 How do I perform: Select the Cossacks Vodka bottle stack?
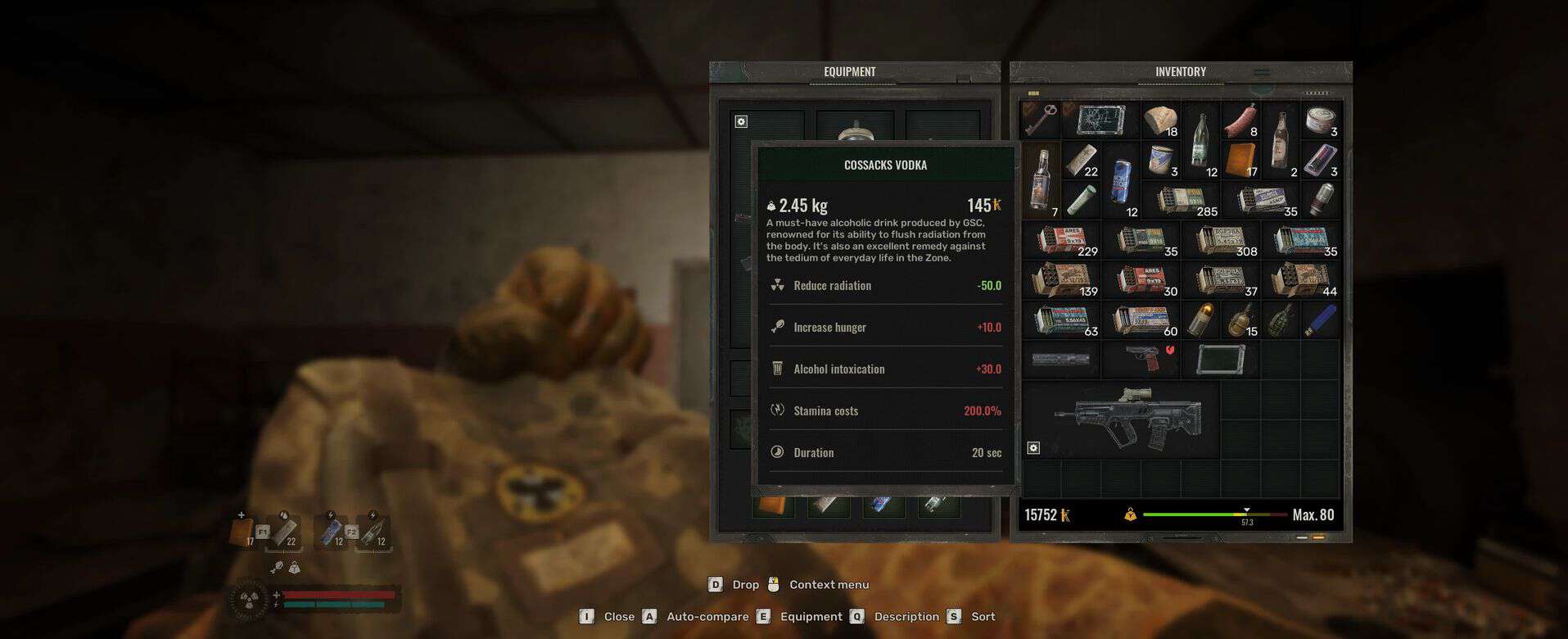[1041, 179]
